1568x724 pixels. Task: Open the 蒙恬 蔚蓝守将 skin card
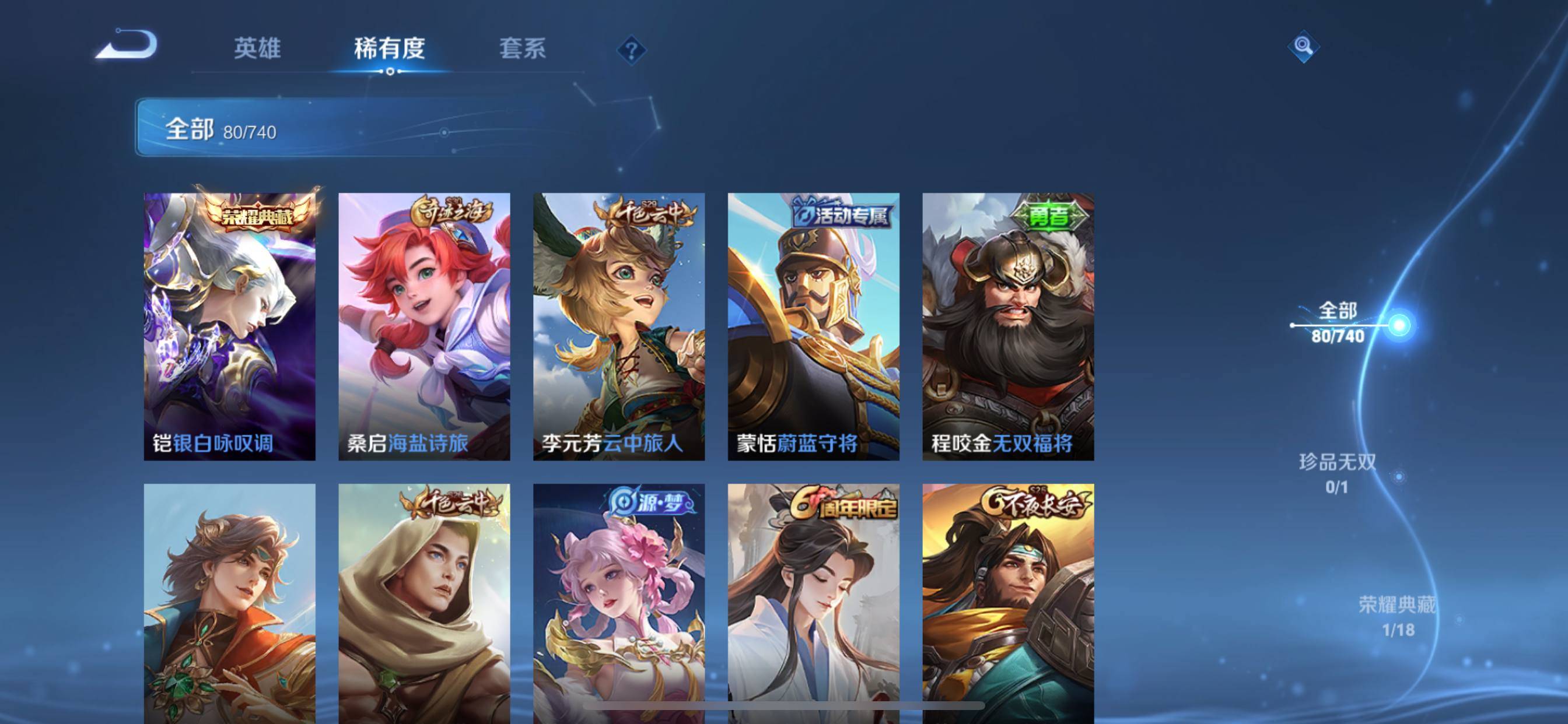click(x=813, y=326)
